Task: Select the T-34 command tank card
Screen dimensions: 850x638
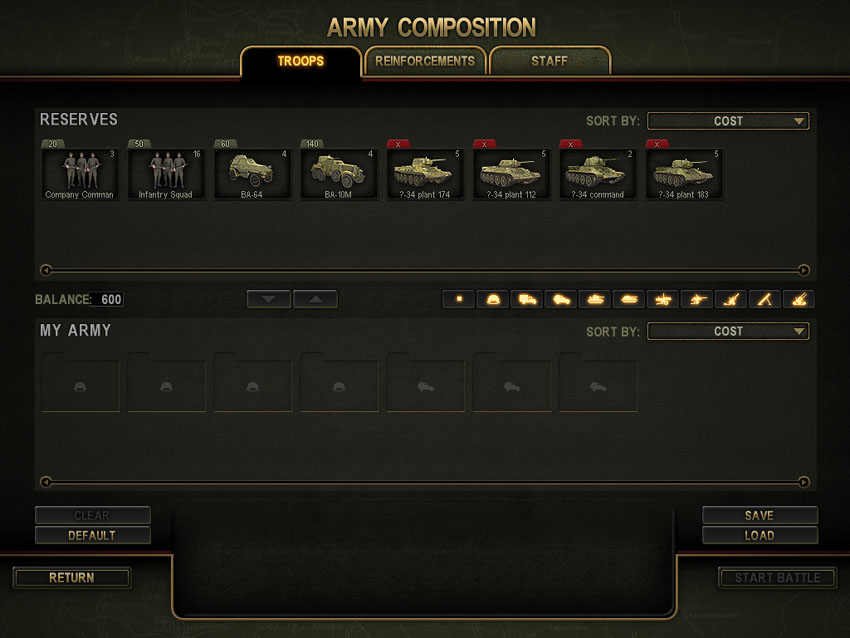Action: tap(597, 173)
